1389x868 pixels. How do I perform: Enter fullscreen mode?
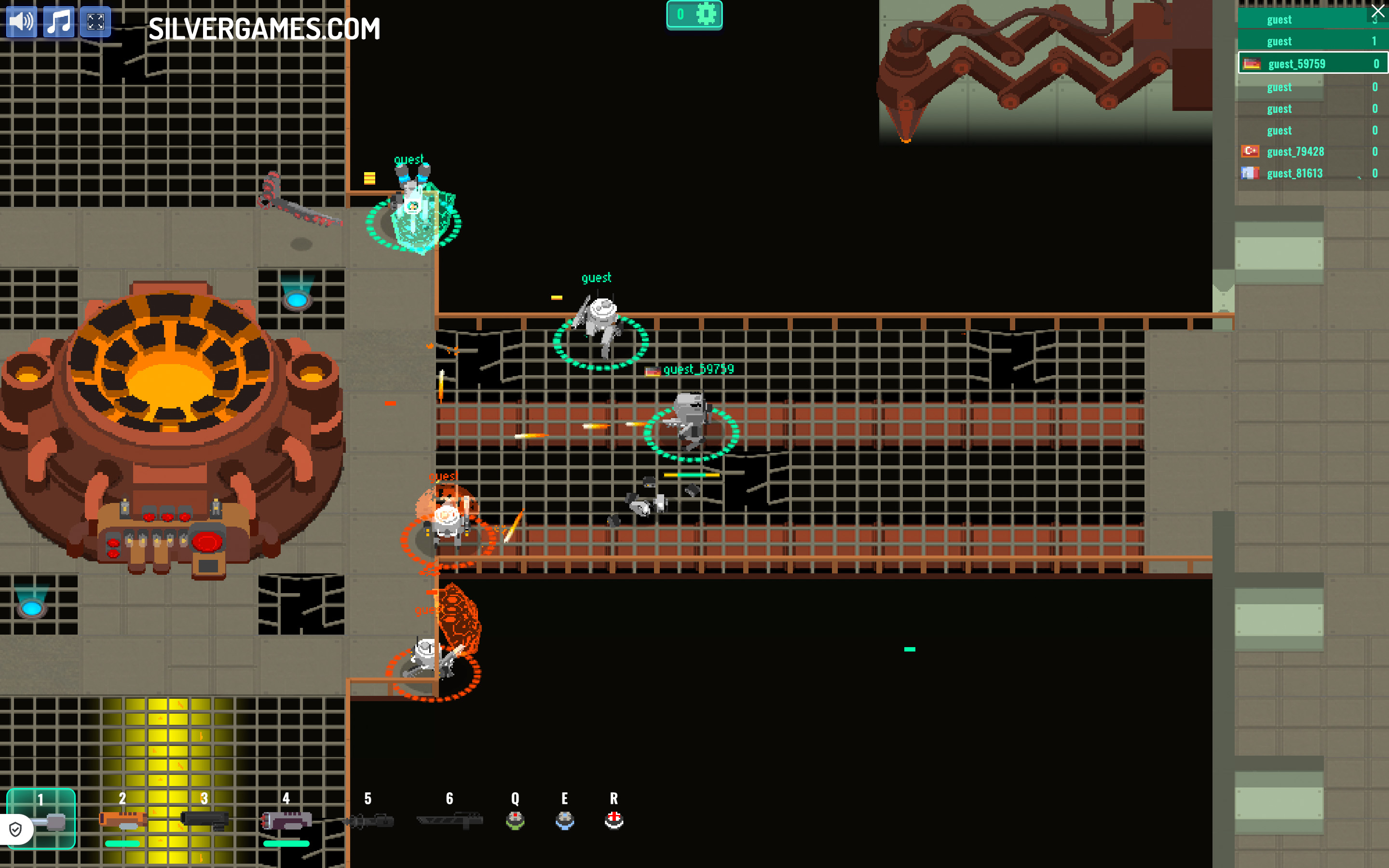pyautogui.click(x=95, y=22)
